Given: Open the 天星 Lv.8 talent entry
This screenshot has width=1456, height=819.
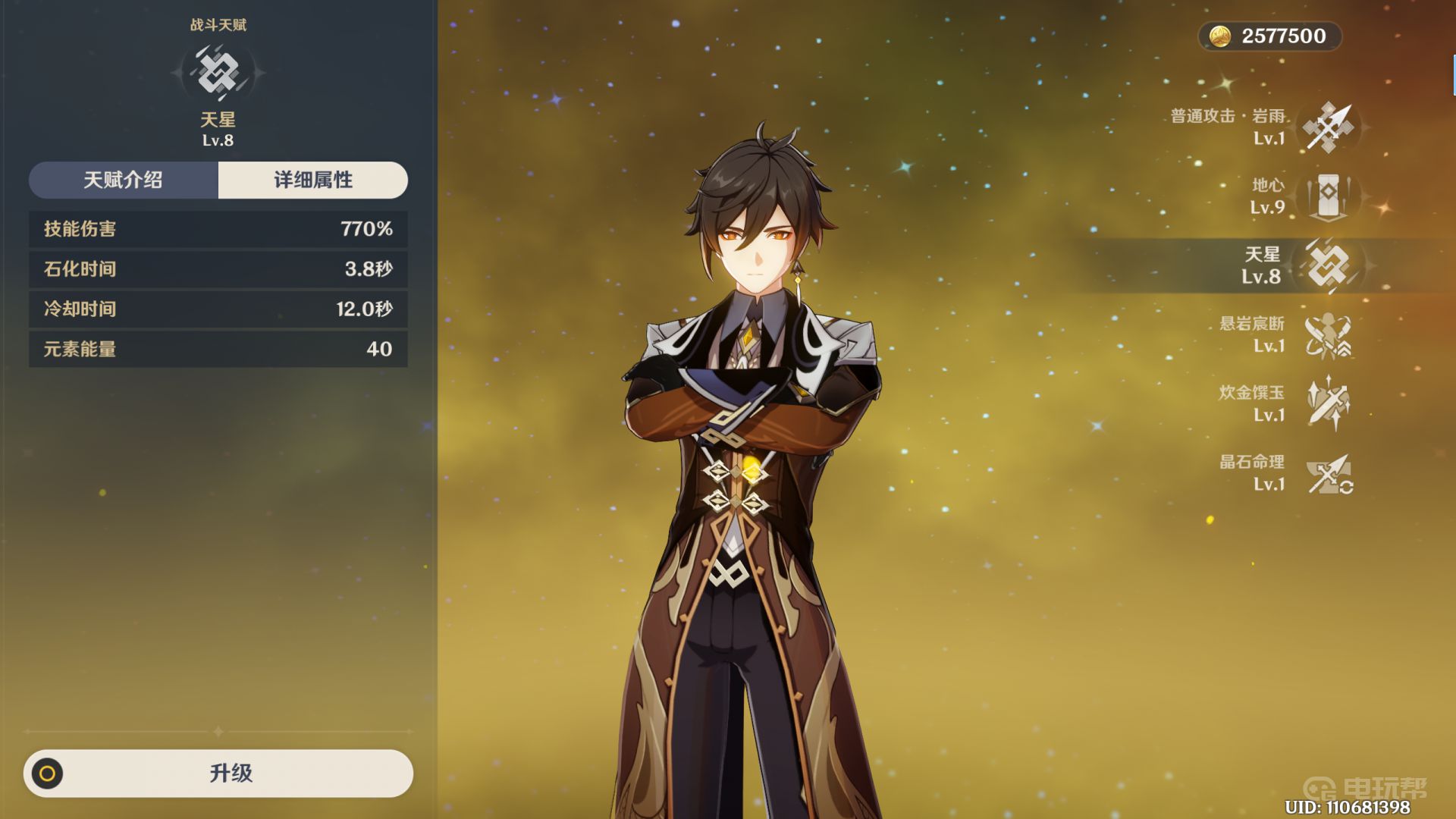Looking at the screenshot, I should click(1328, 265).
